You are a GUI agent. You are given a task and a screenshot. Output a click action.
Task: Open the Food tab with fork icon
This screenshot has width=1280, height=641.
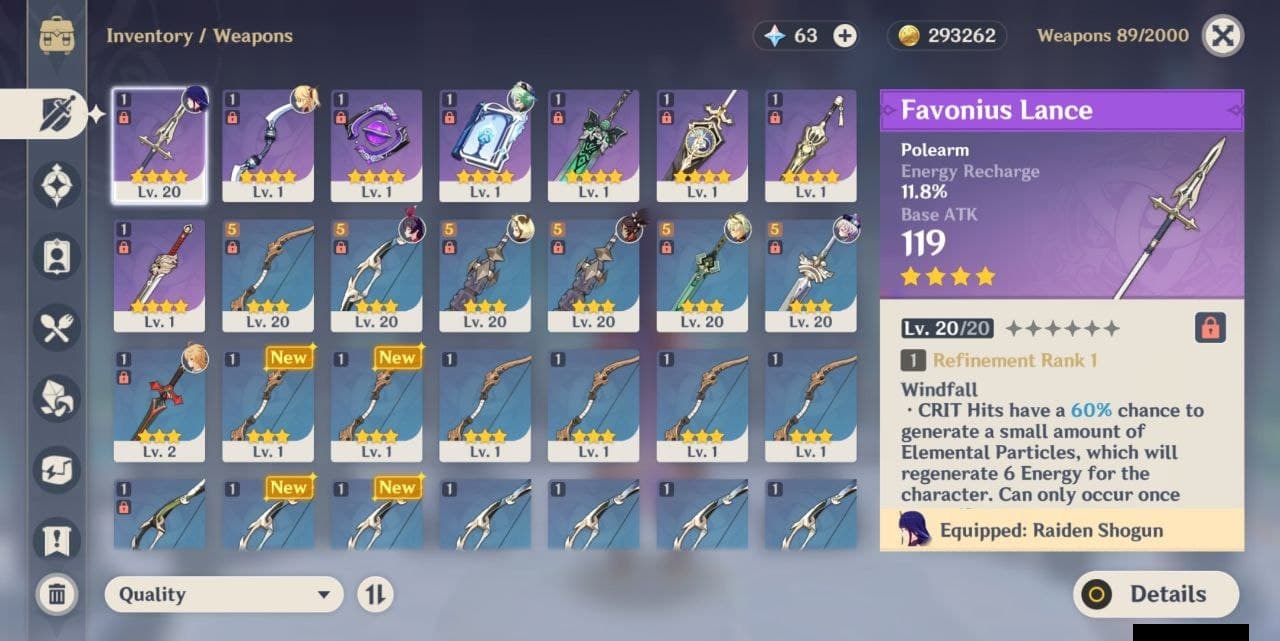click(x=57, y=327)
